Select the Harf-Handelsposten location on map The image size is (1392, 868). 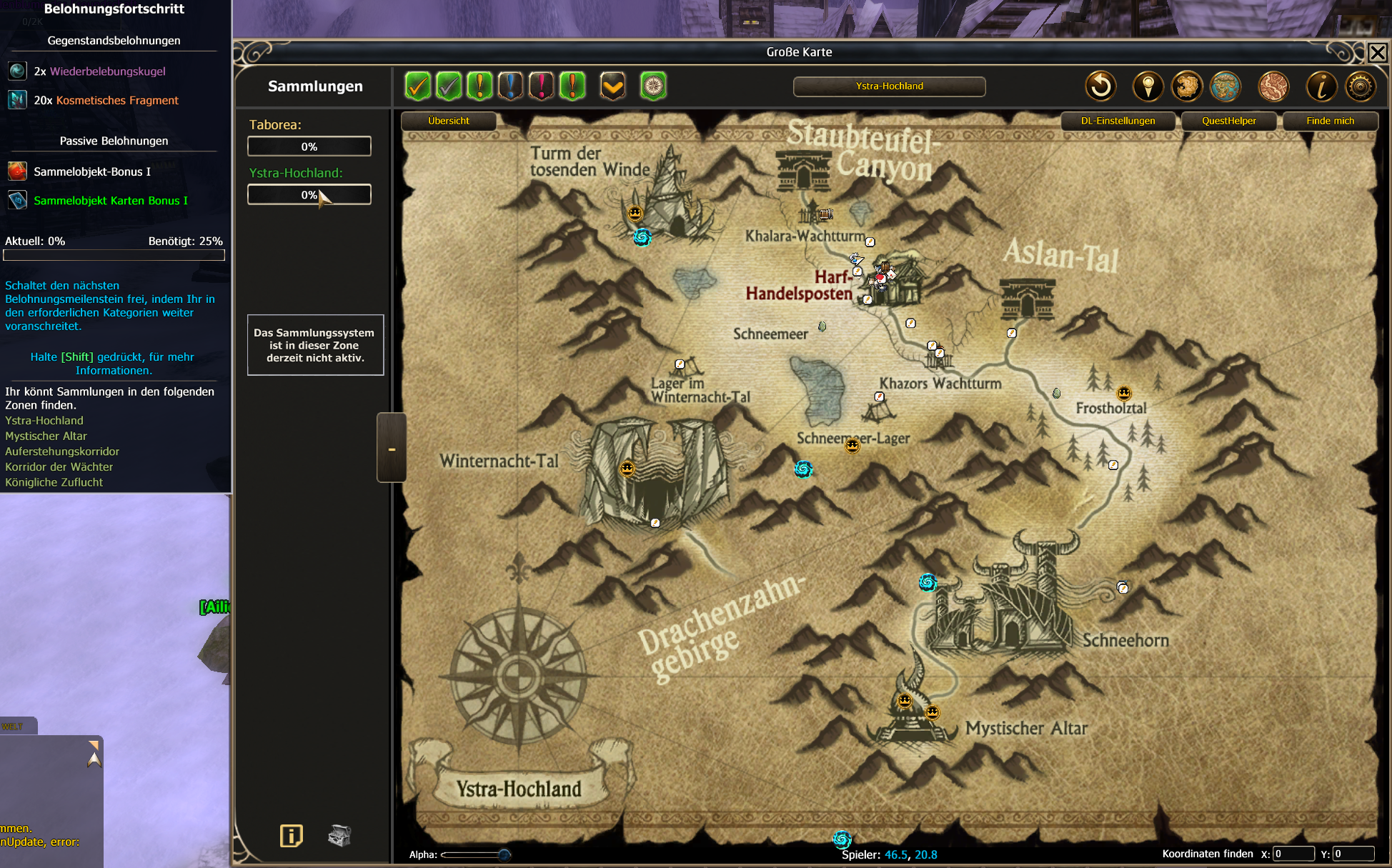pos(799,286)
